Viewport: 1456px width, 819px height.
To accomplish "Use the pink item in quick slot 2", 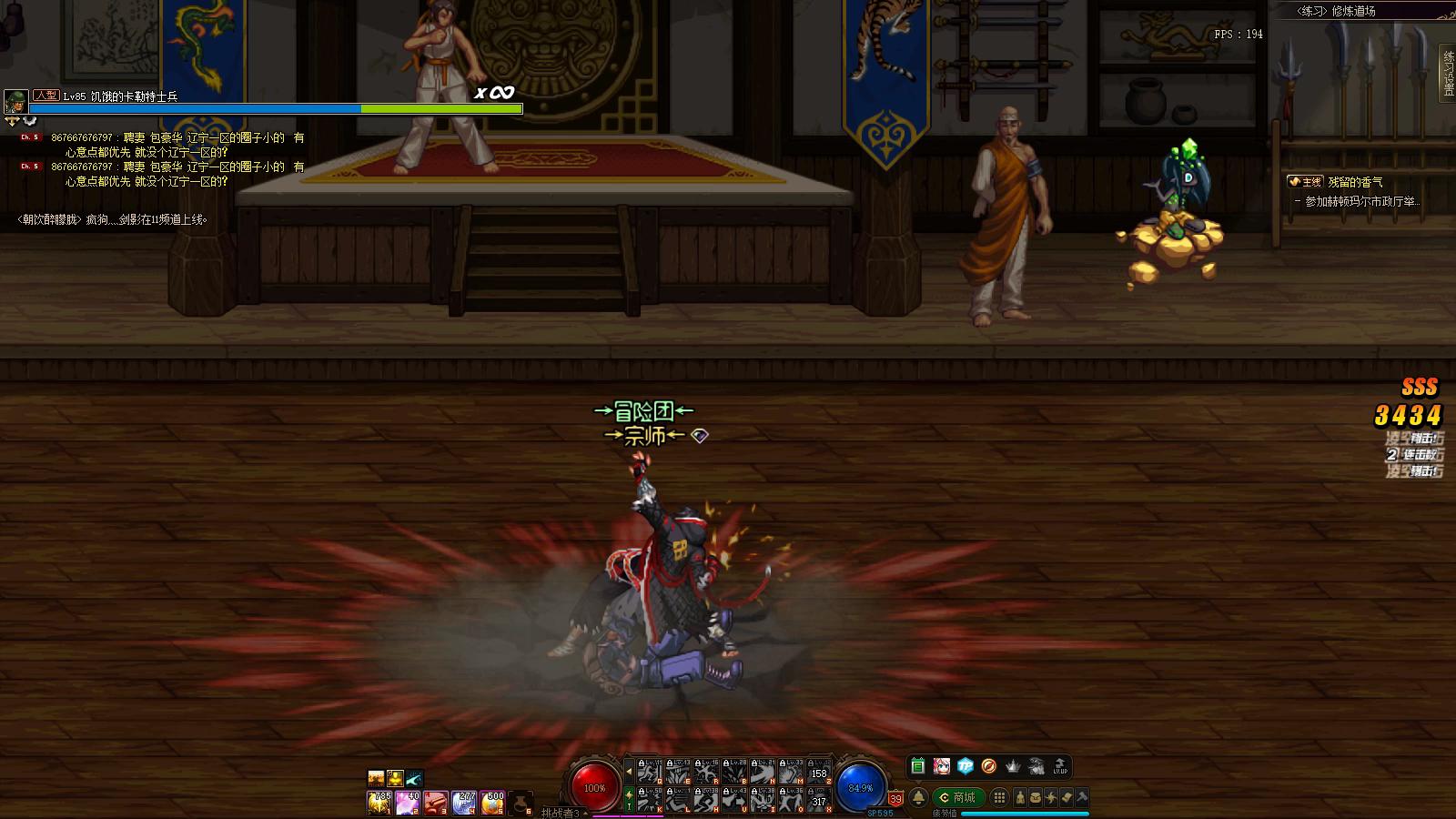I will point(408,802).
